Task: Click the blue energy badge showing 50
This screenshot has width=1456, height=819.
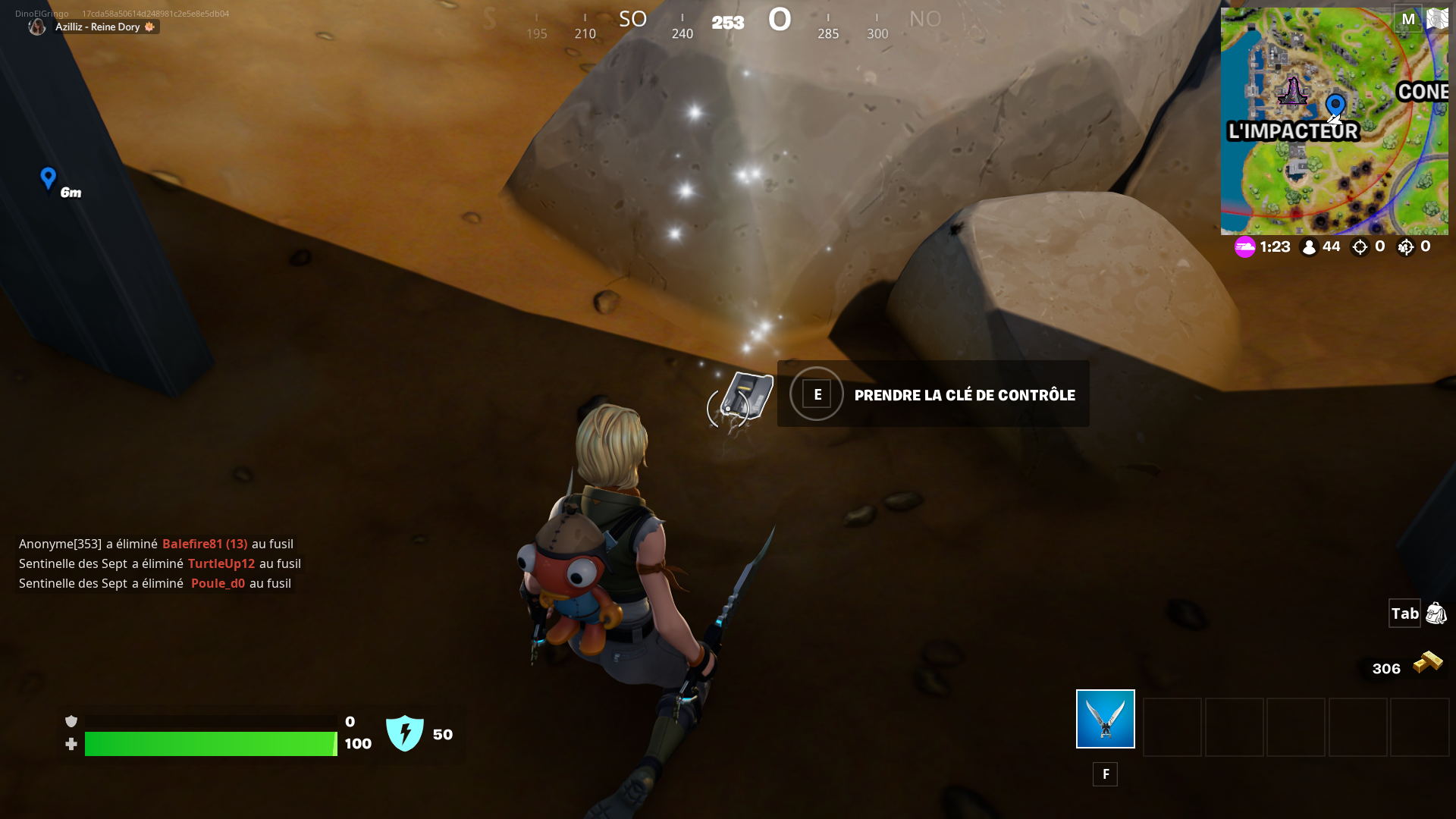Action: (x=405, y=733)
